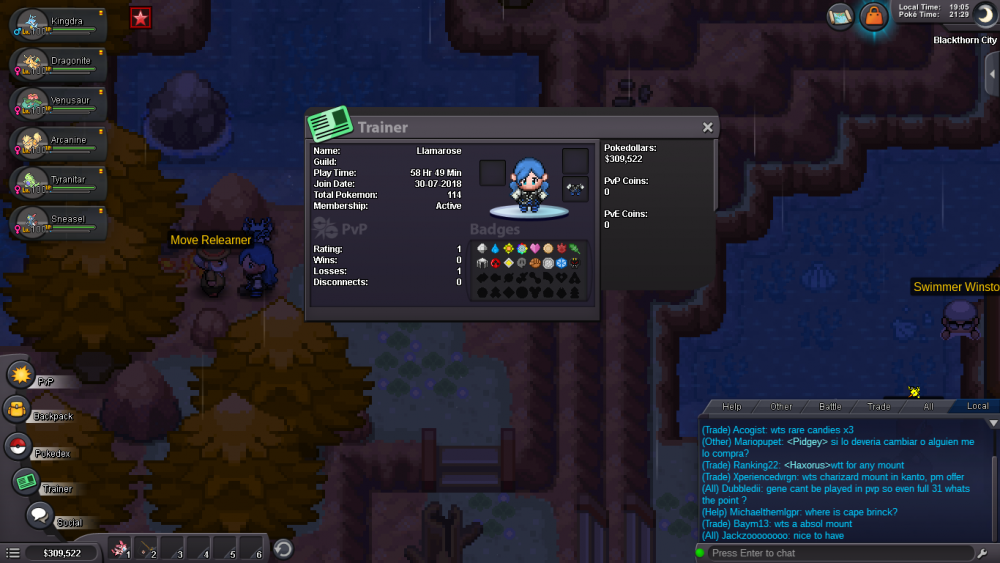1000x563 pixels.
Task: Open the Social menu
Action: pos(40,516)
